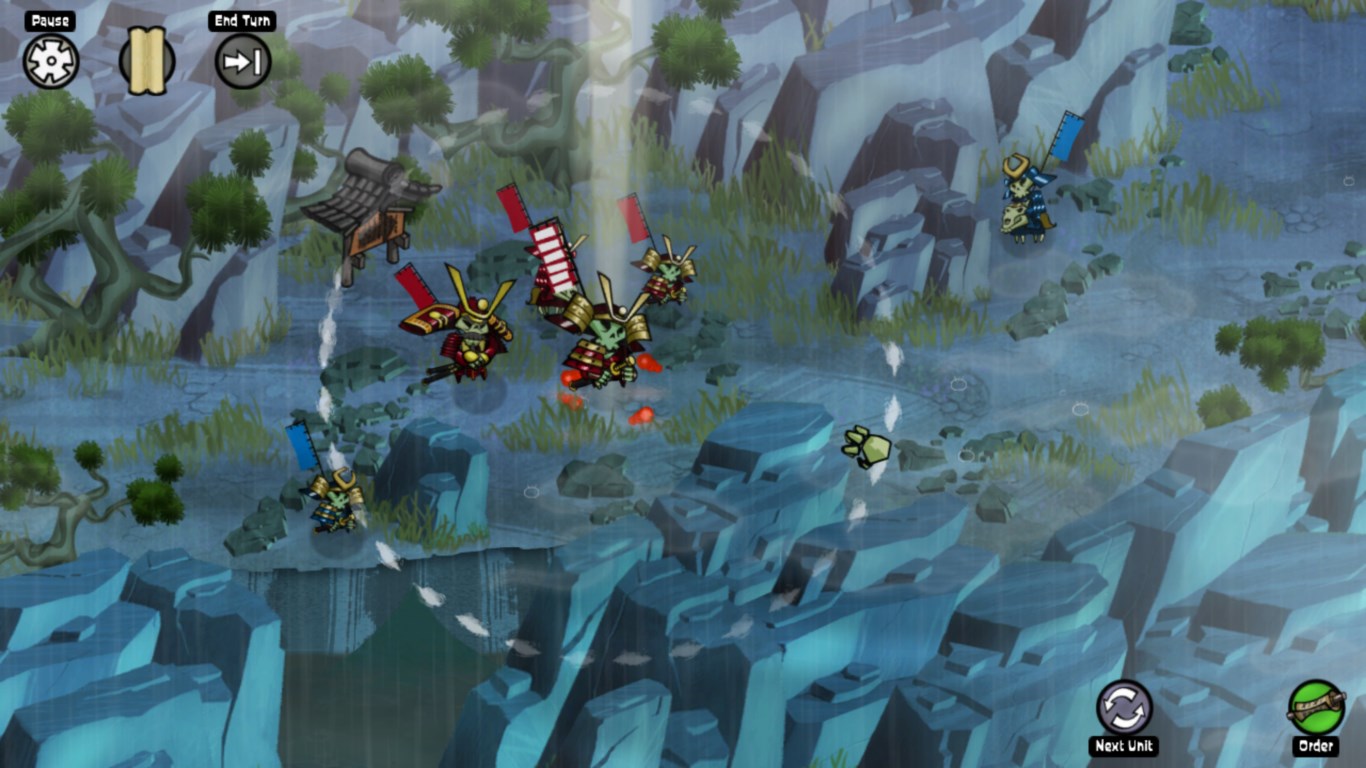Open the Pause gear button

click(x=50, y=62)
